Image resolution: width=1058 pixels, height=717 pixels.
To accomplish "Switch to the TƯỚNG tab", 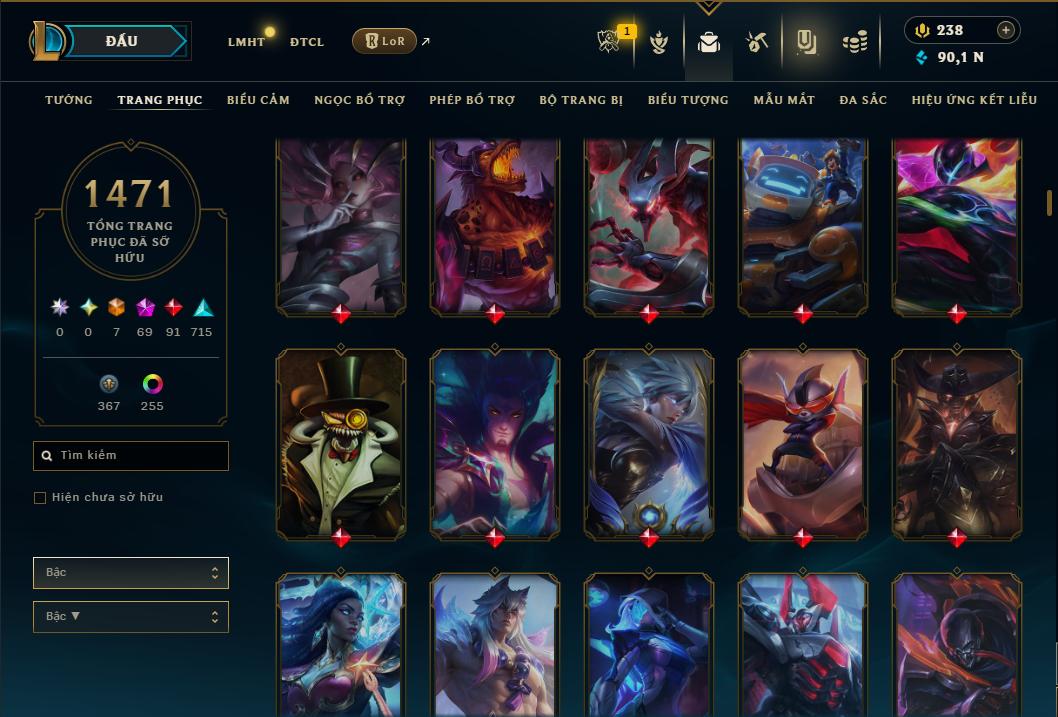I will click(69, 100).
